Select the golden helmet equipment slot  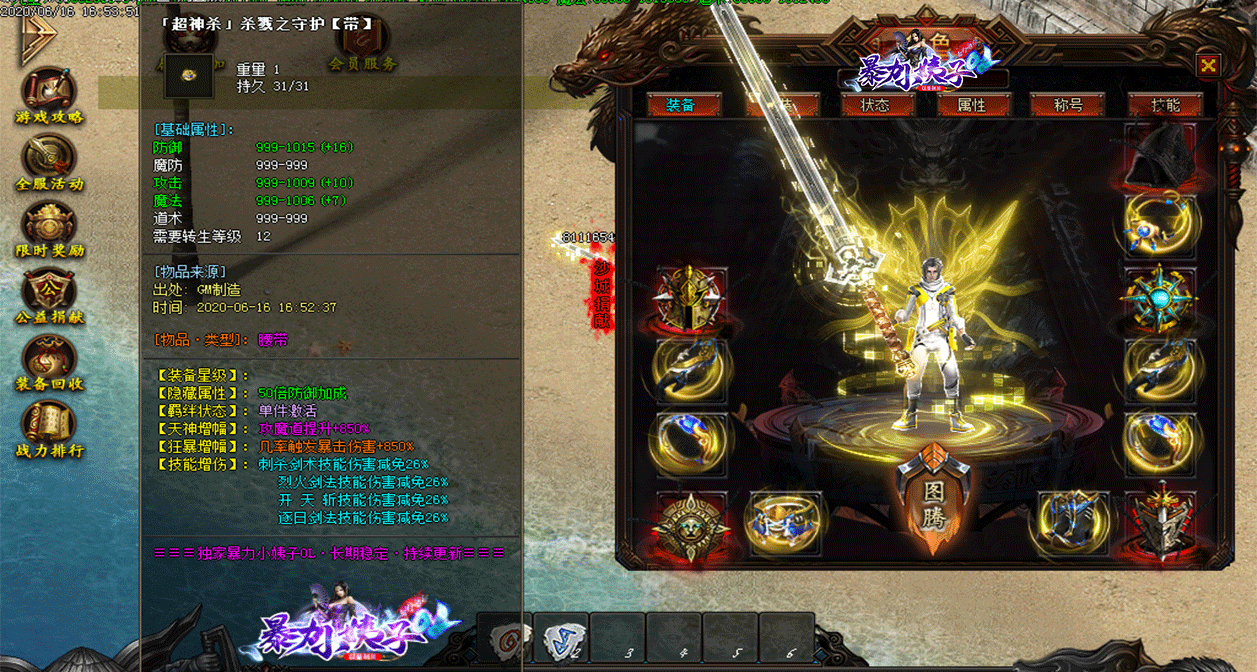click(x=690, y=299)
